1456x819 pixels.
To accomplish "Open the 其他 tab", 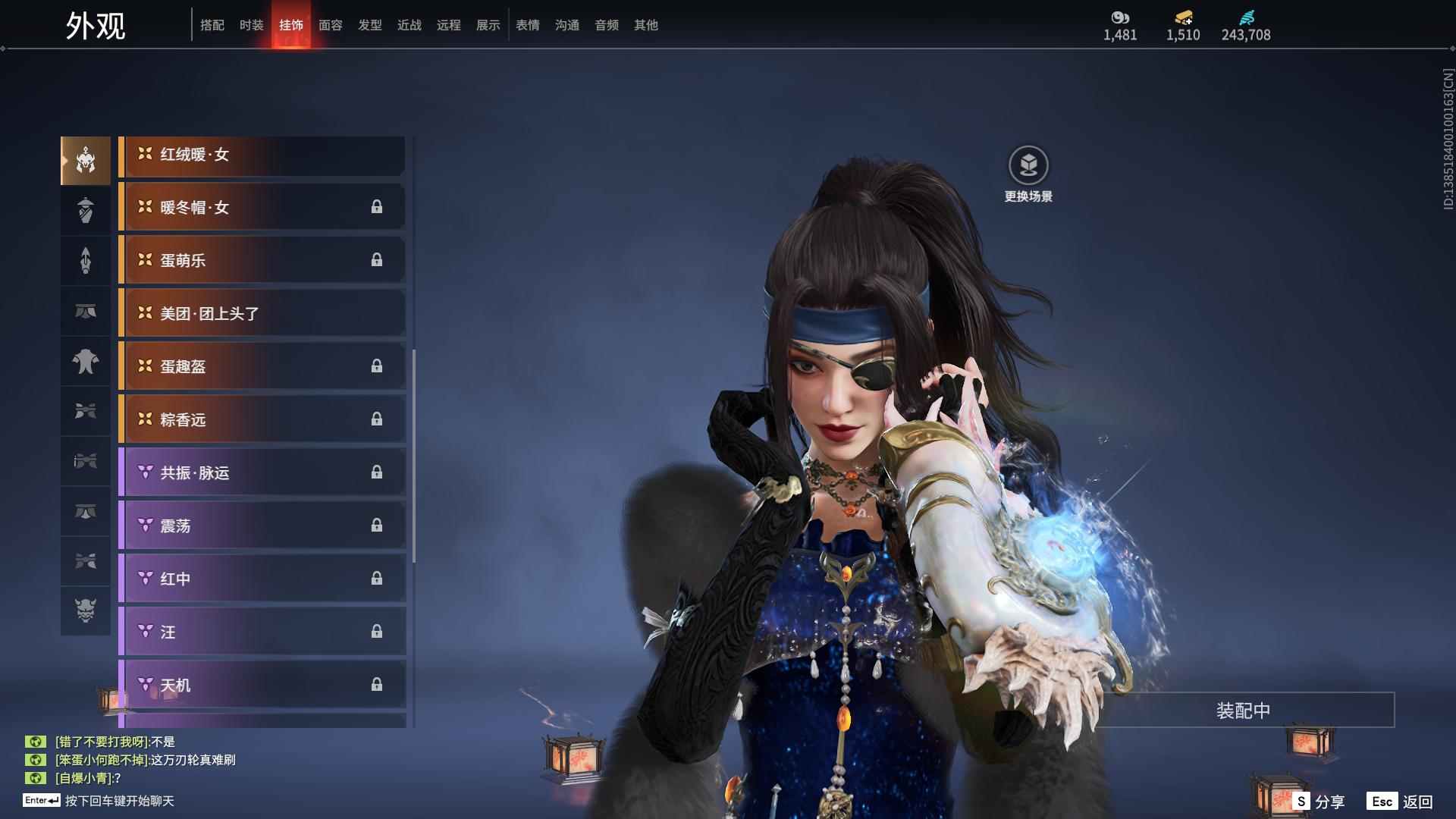I will coord(646,25).
